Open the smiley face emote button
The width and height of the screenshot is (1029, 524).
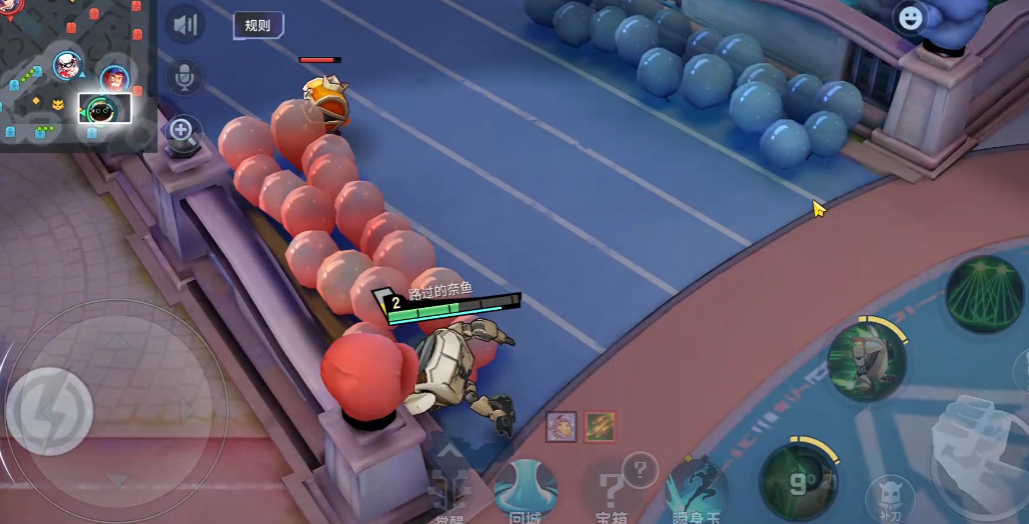(x=910, y=18)
